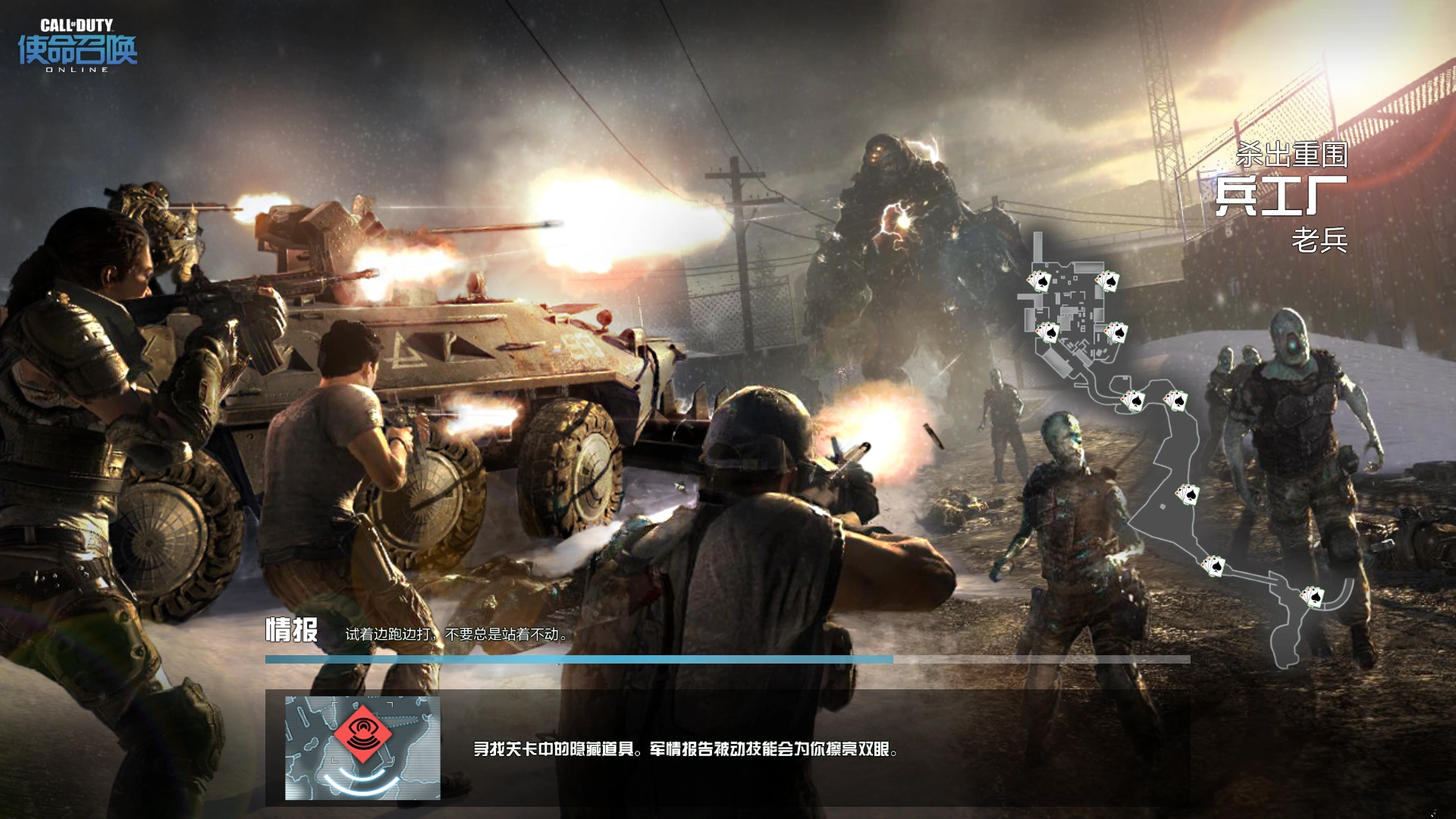Click the fourth spade marker near map center-left
This screenshot has height=819, width=1456.
point(1049,332)
